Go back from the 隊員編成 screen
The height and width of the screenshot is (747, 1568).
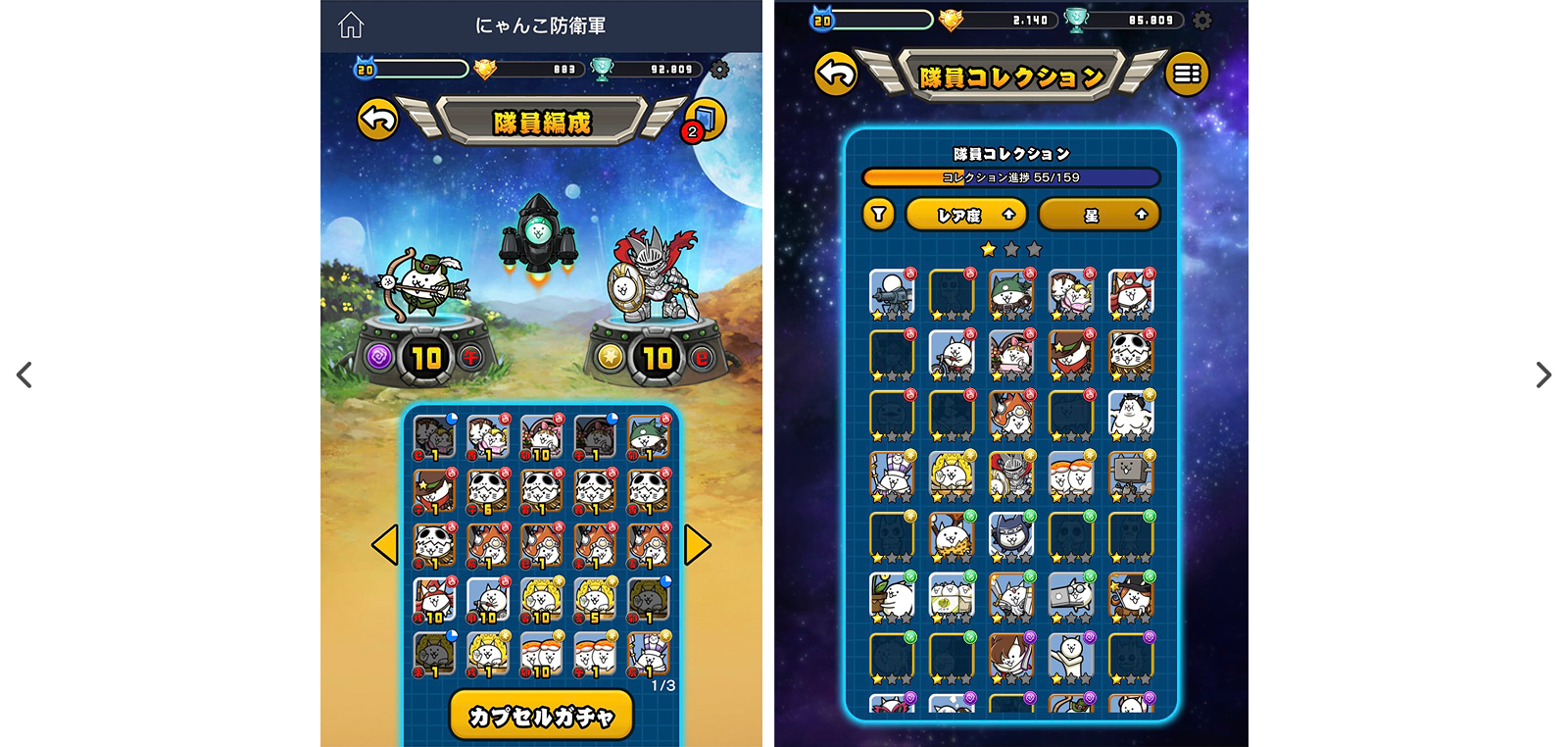377,120
